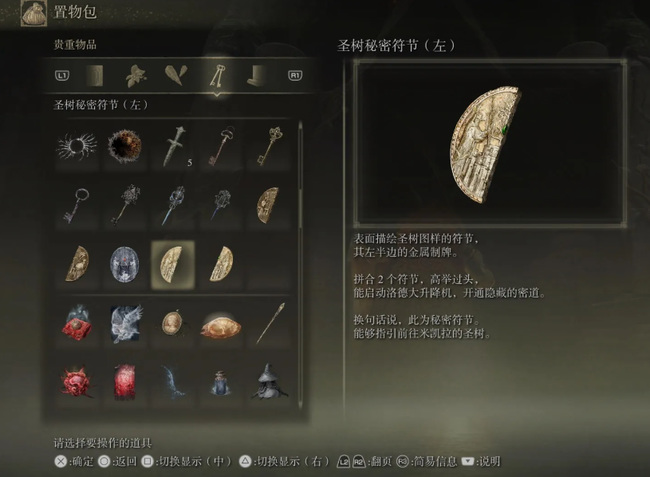Viewport: 650px width, 477px height.
Task: Open the top hat category tab
Action: pos(257,75)
